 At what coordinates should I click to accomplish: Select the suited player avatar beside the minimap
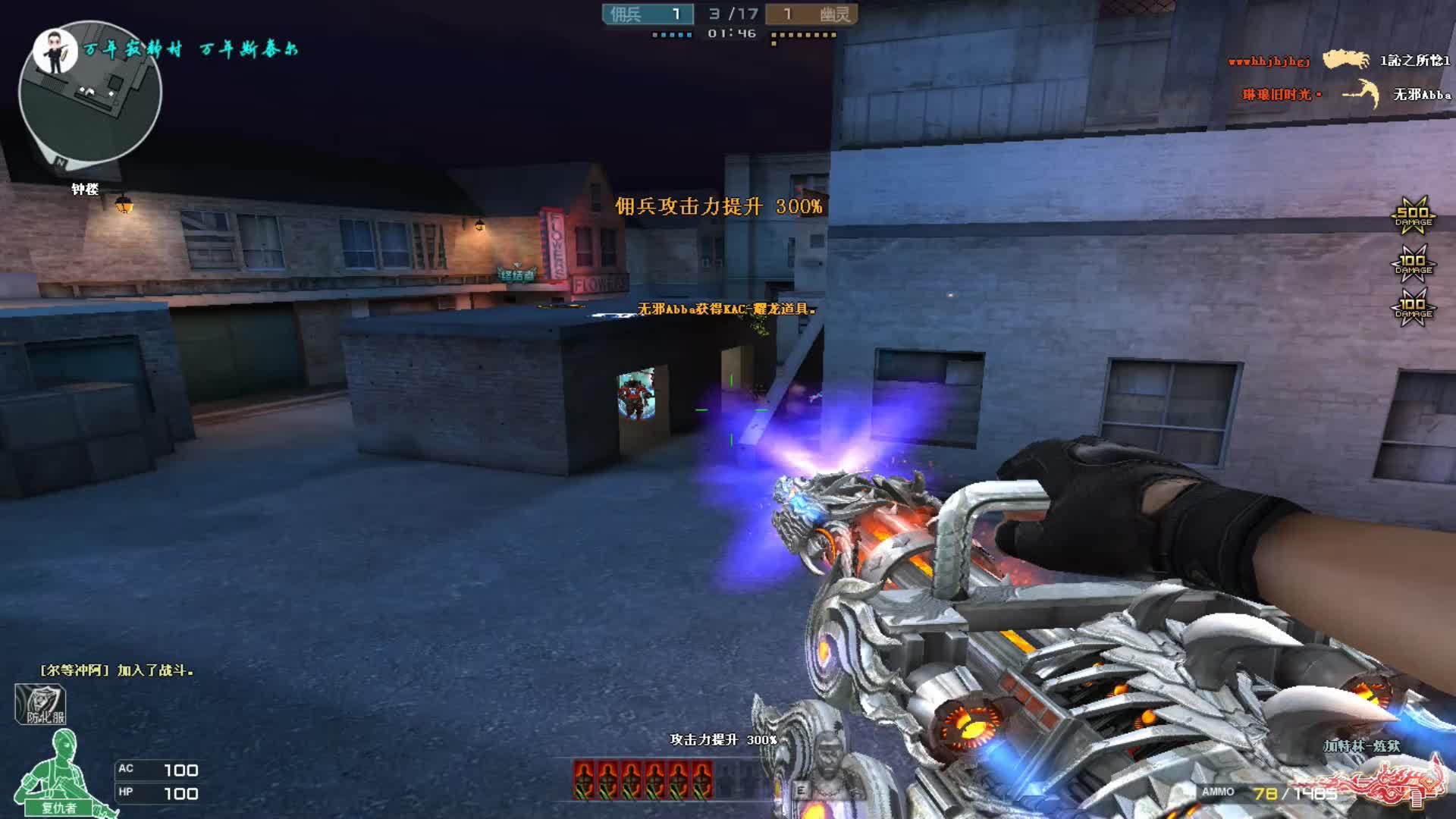pos(55,50)
